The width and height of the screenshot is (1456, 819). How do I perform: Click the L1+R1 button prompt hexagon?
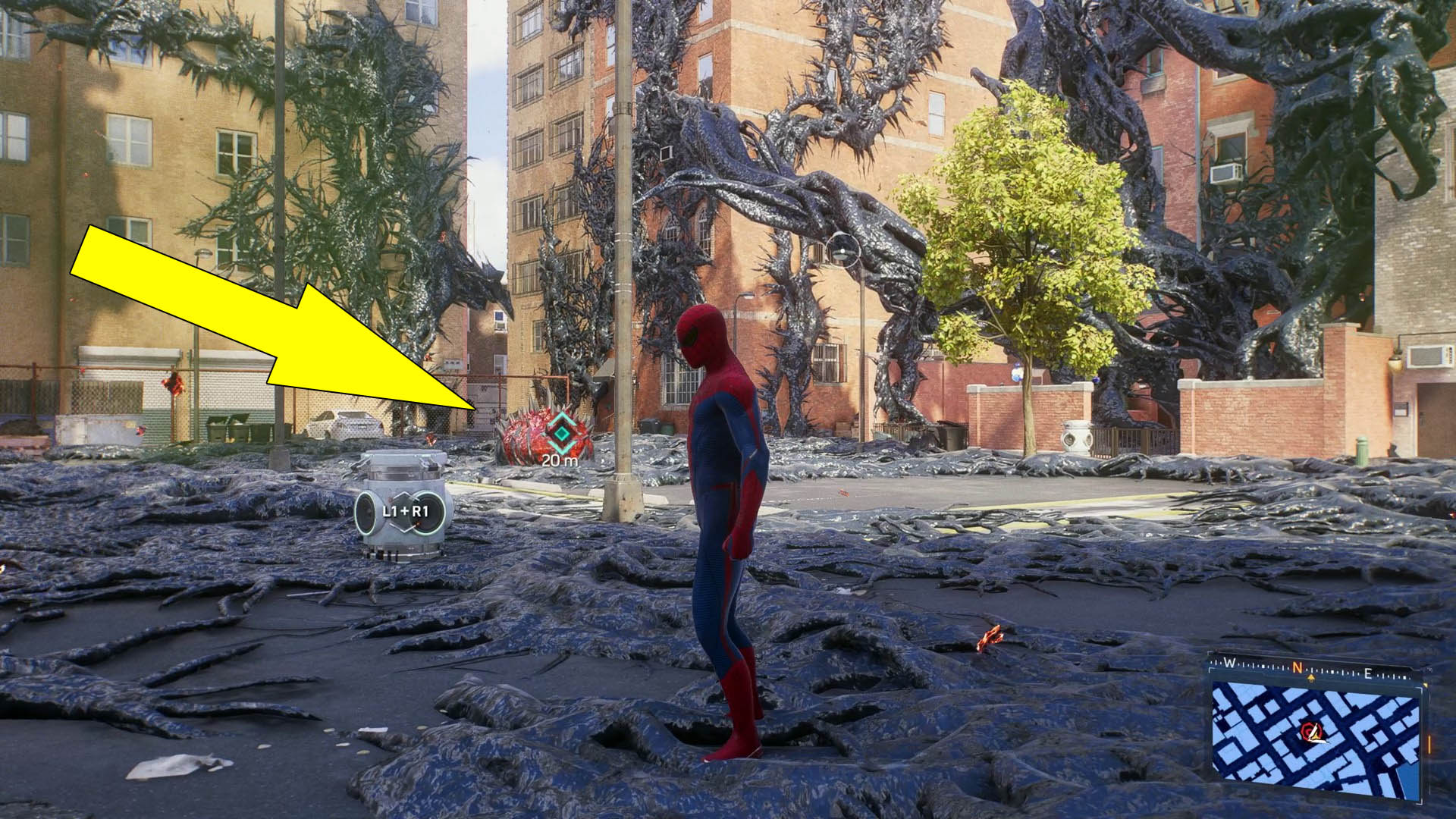pyautogui.click(x=406, y=511)
